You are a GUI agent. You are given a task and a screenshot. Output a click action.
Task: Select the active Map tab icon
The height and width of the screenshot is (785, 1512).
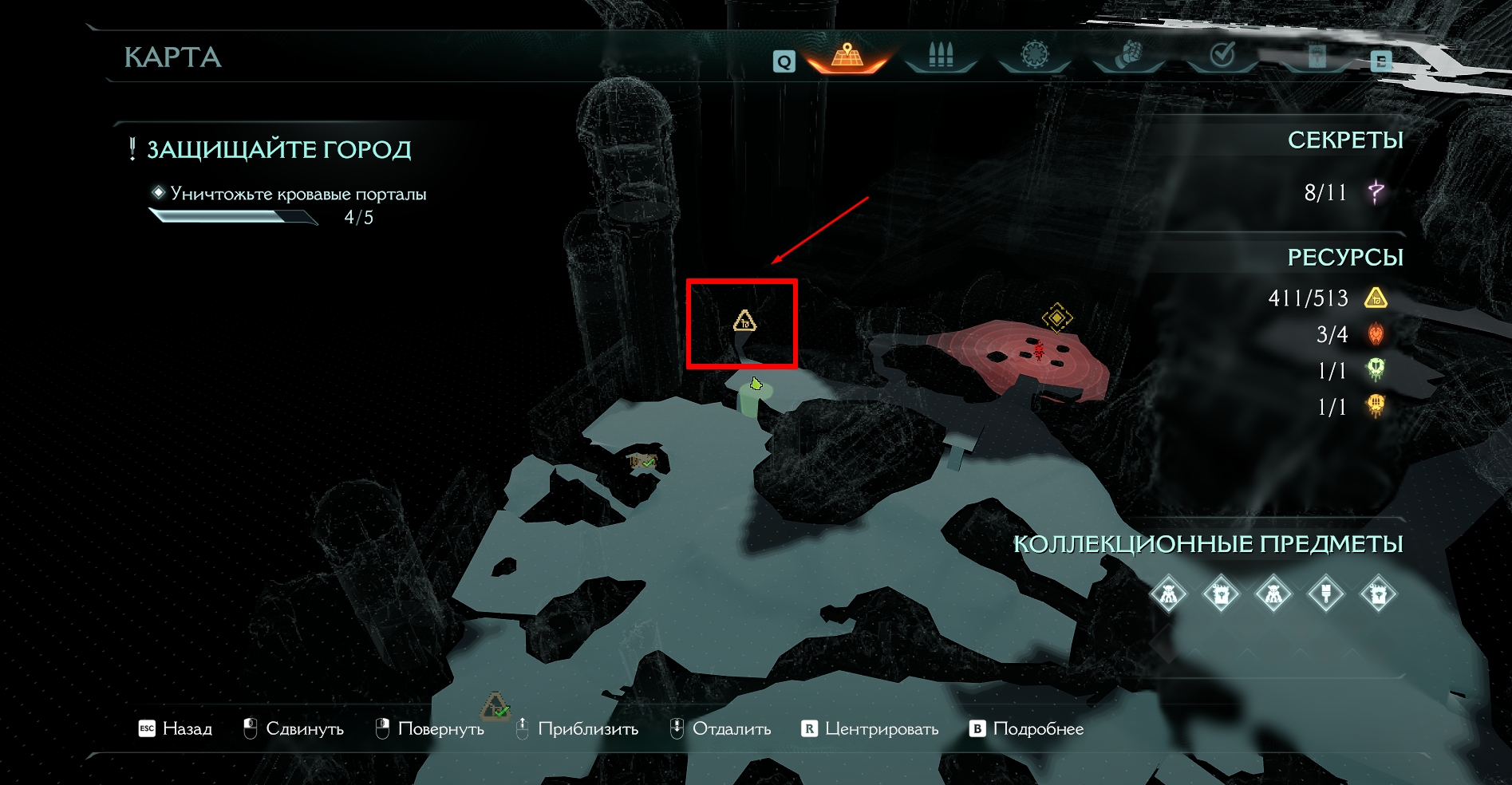coord(847,56)
